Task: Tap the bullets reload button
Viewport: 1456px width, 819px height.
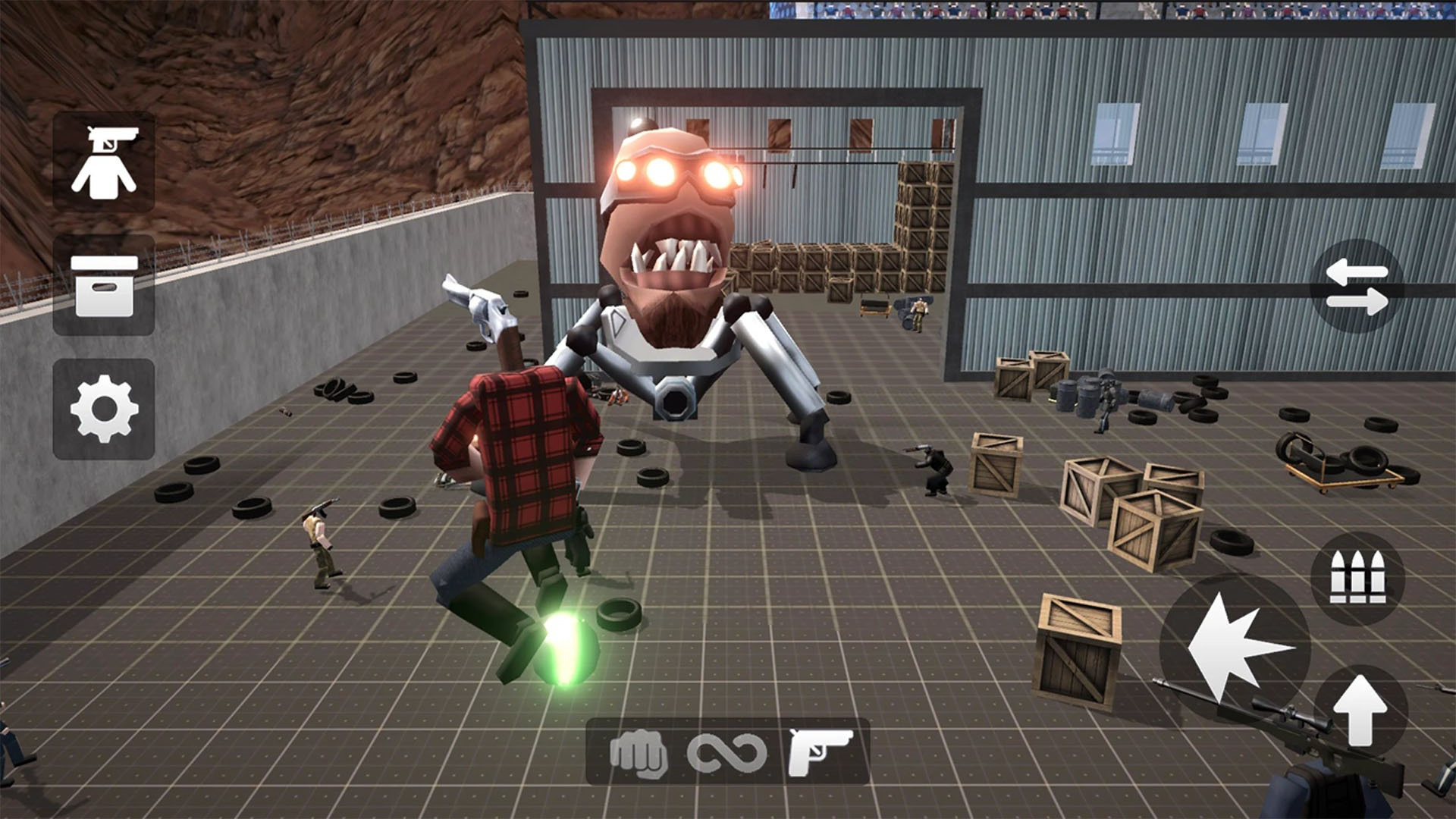Action: tap(1357, 578)
